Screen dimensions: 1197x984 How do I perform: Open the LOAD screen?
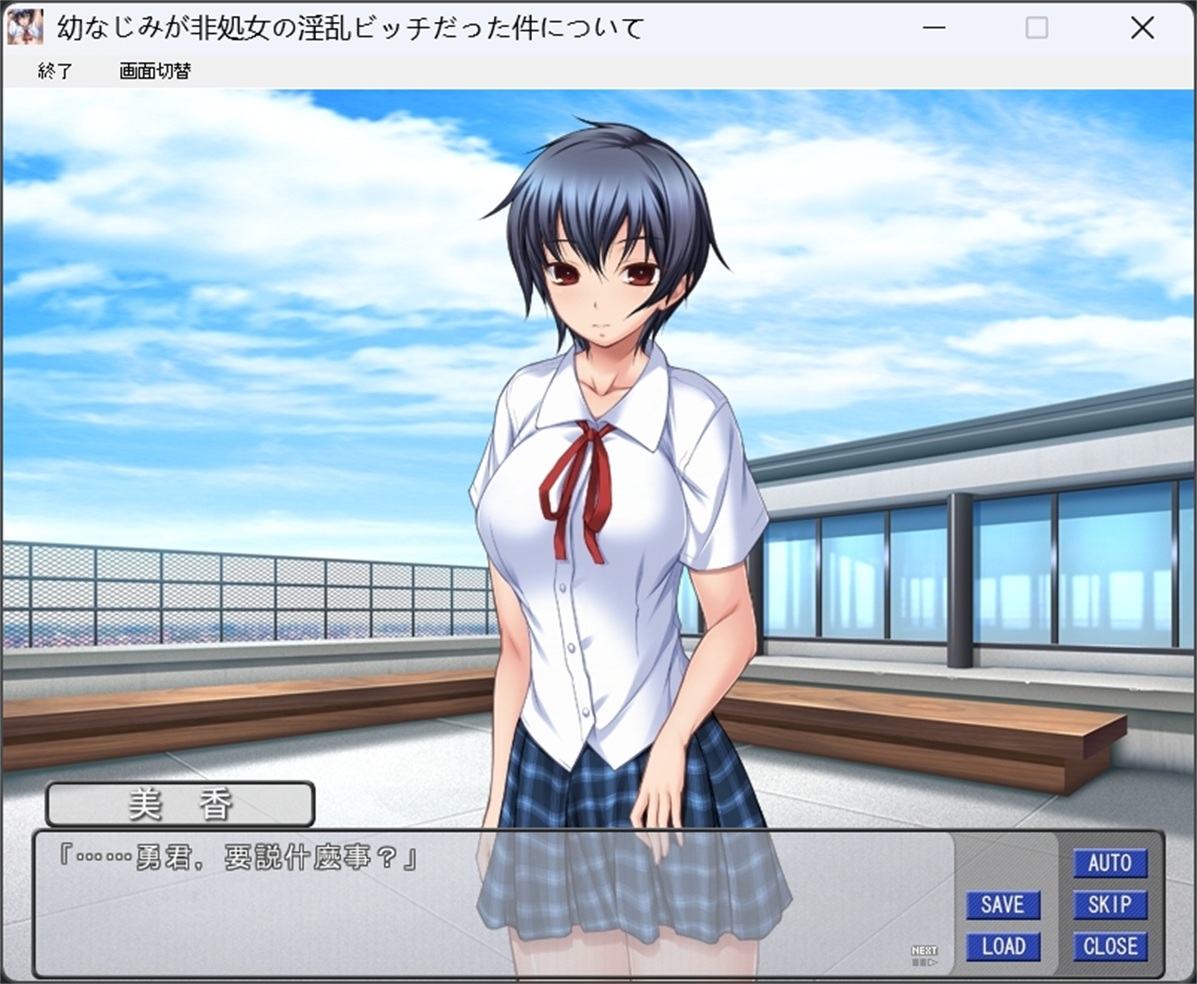[1003, 946]
